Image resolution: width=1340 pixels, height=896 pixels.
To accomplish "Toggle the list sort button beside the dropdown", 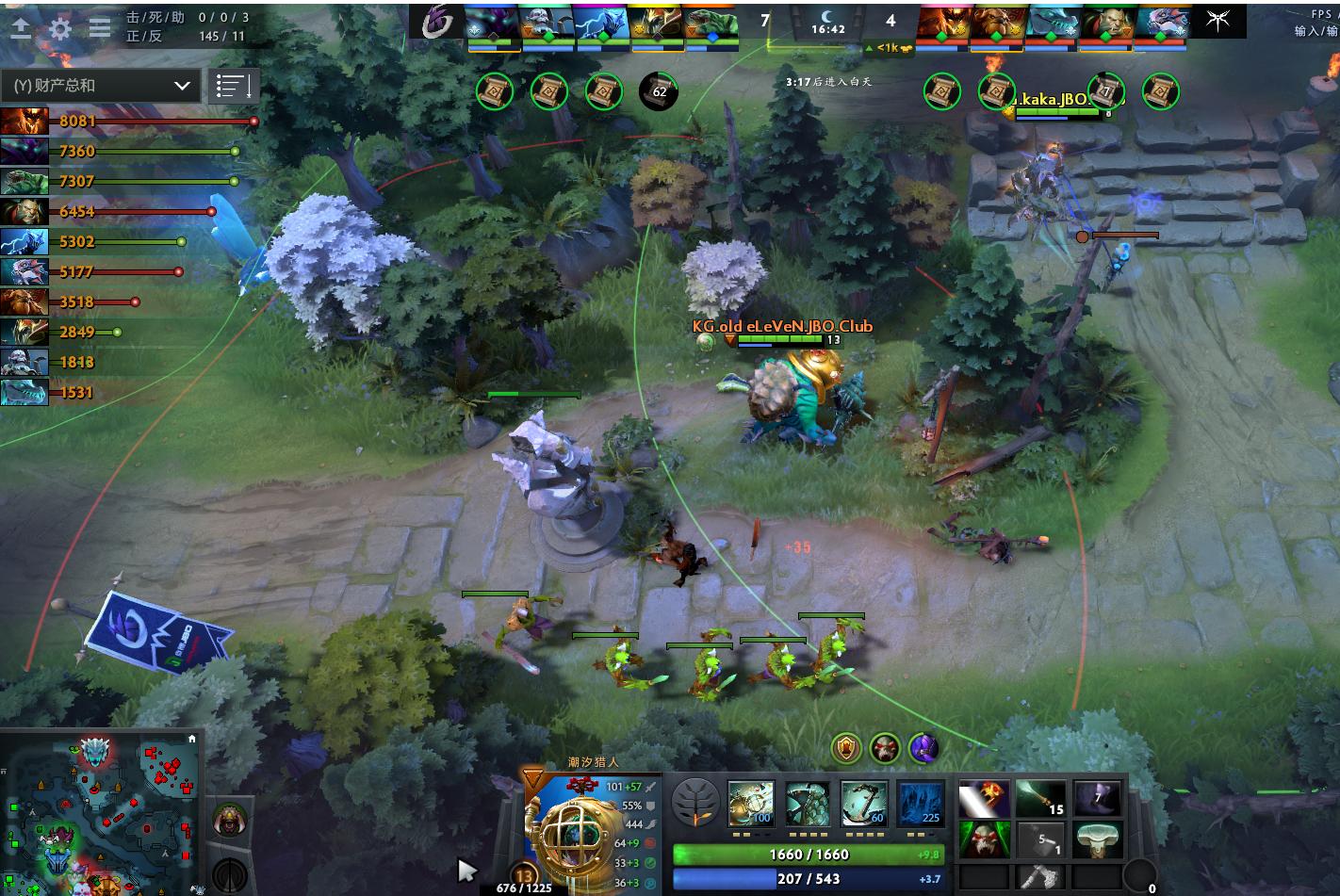I will tap(233, 86).
